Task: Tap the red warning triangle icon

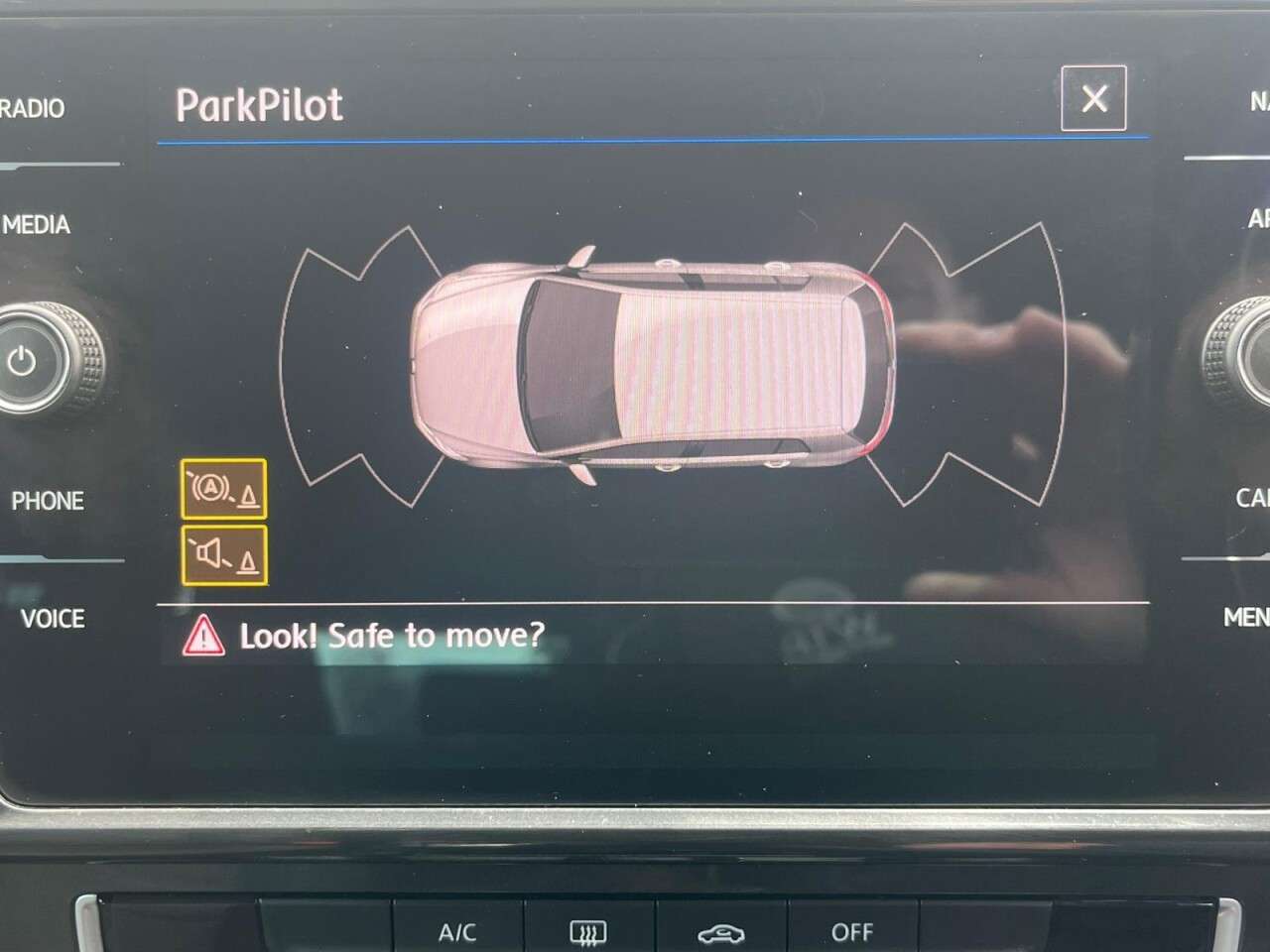Action: [206, 636]
